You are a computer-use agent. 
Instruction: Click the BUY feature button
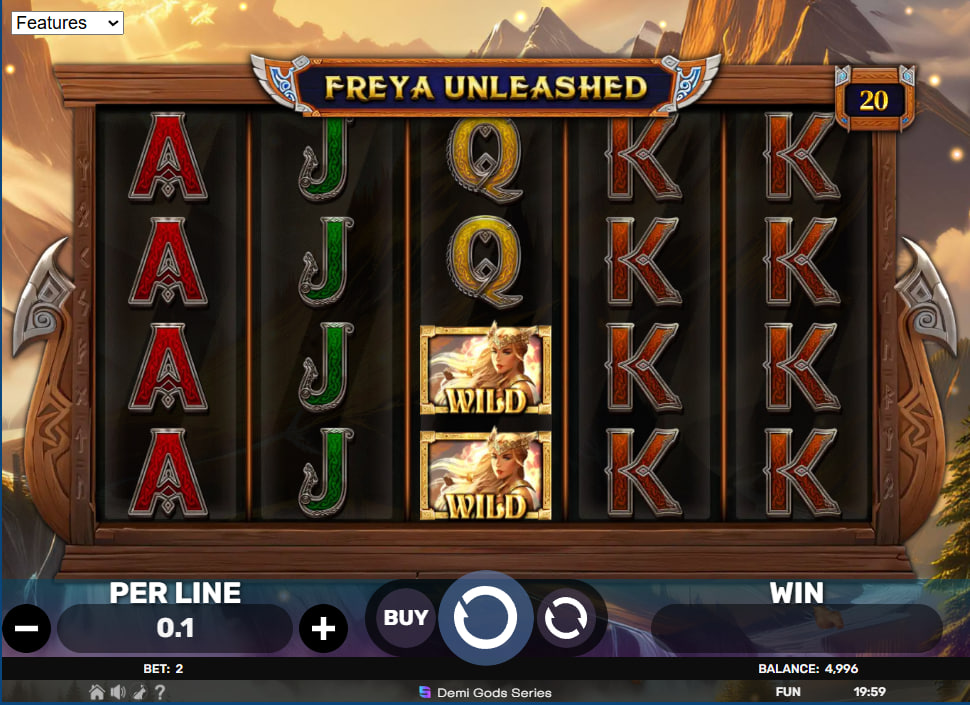click(x=406, y=618)
